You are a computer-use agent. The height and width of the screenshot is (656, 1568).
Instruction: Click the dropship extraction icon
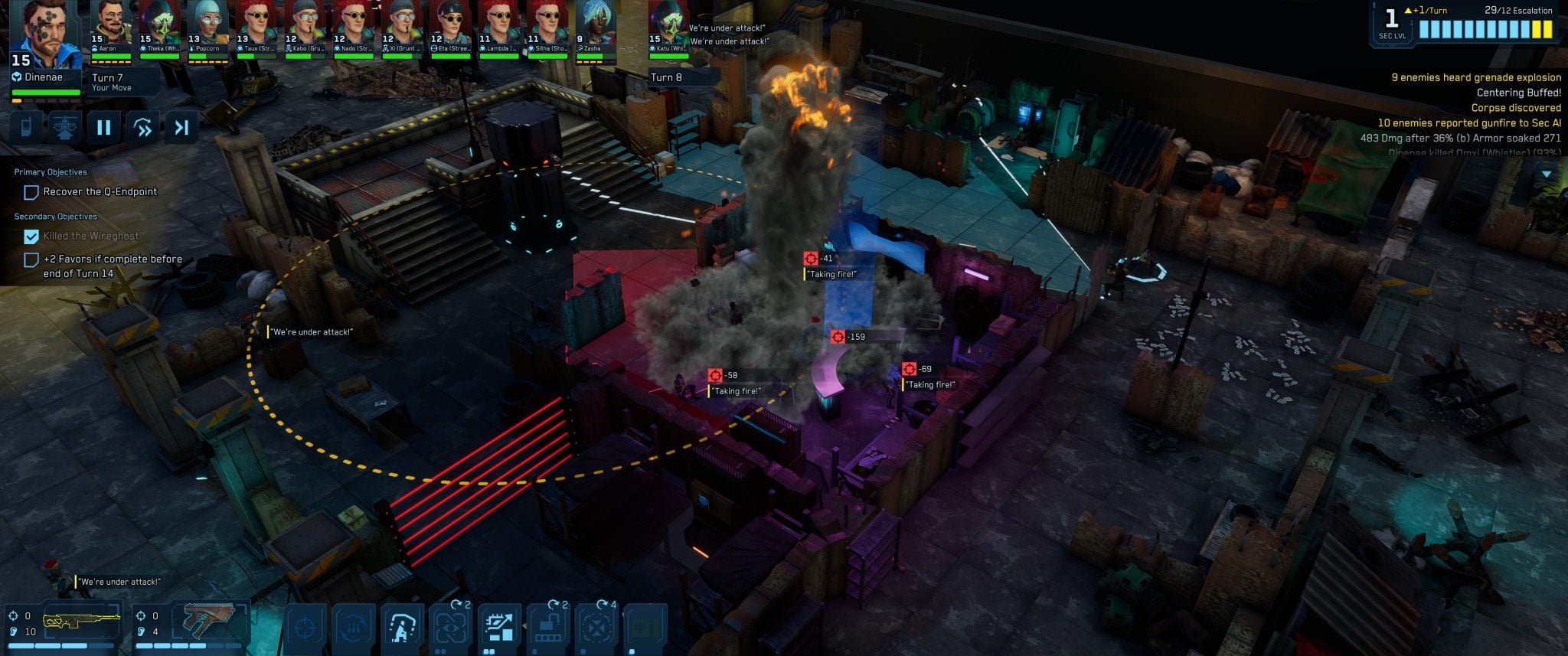pos(64,127)
